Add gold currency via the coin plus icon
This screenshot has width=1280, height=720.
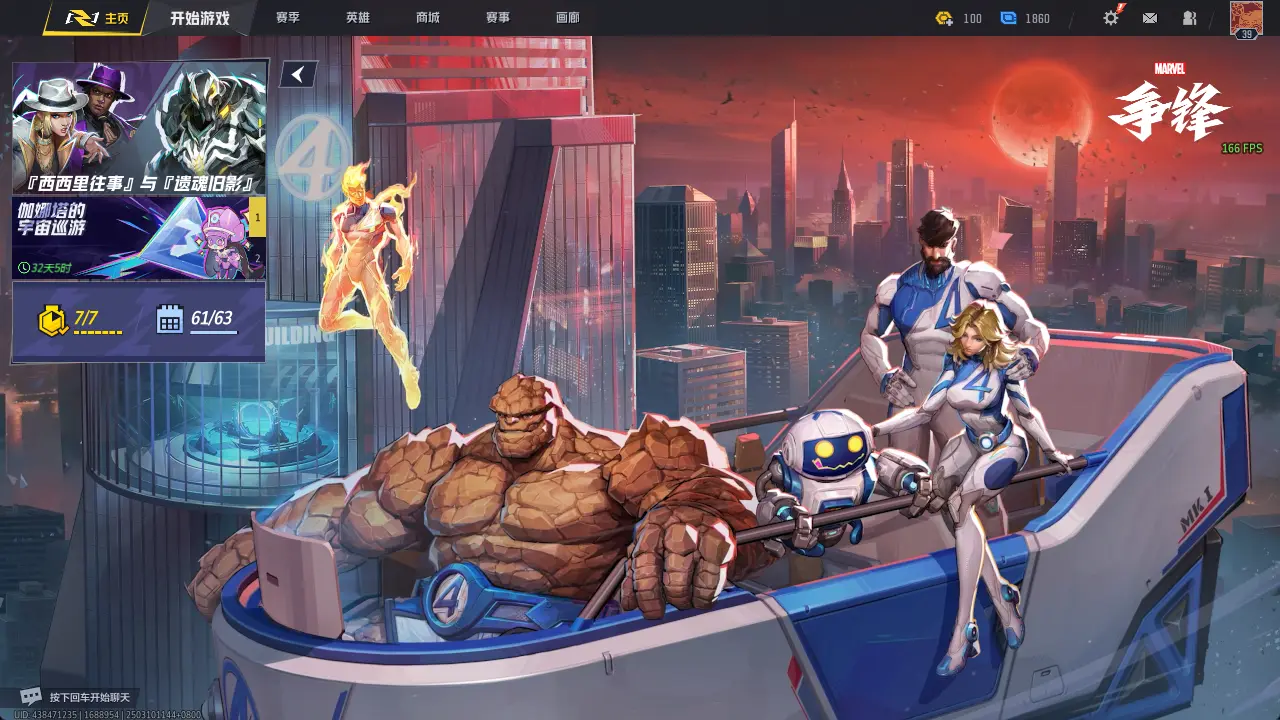pyautogui.click(x=944, y=18)
